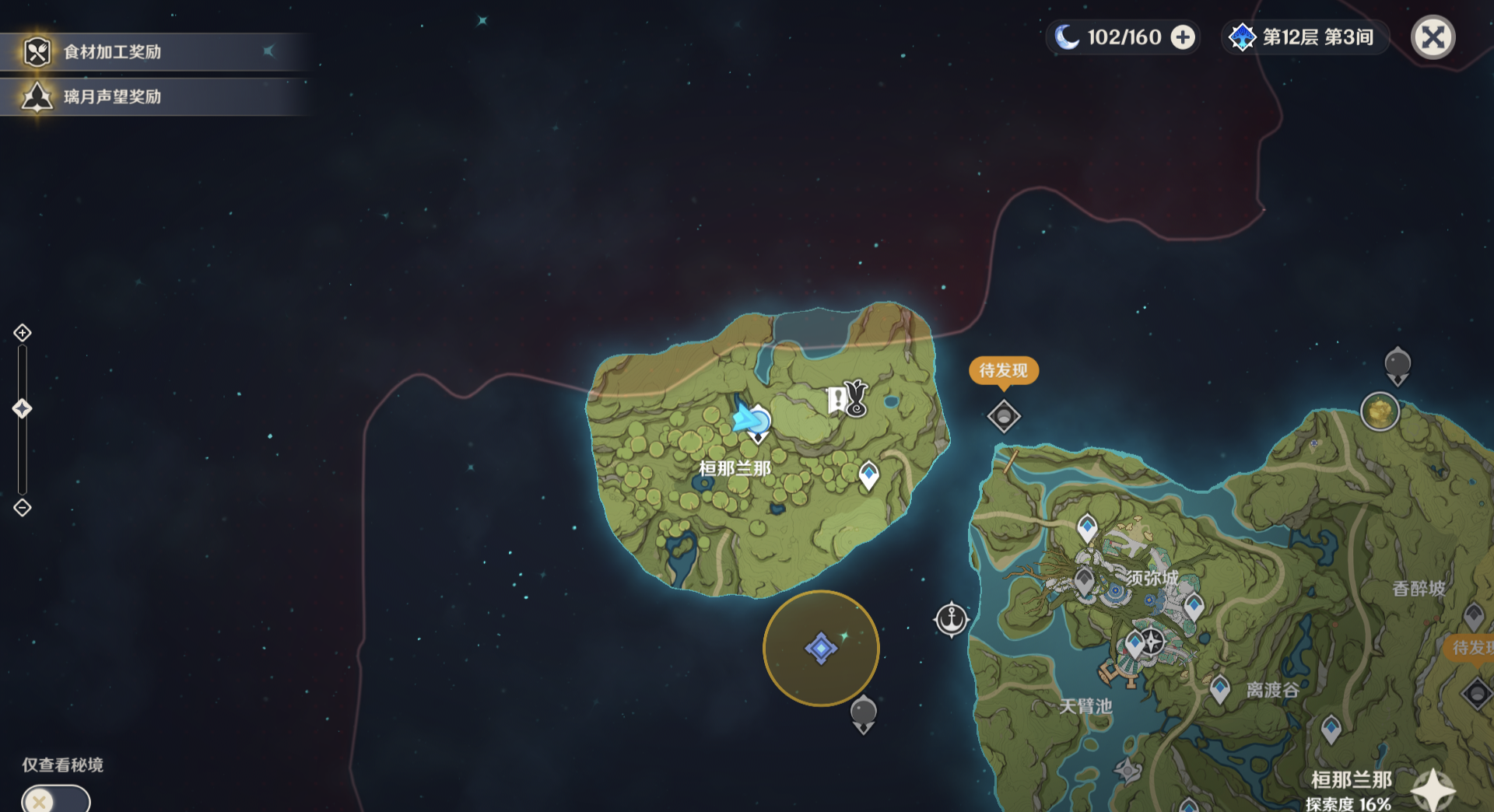Image resolution: width=1494 pixels, height=812 pixels.
Task: Toggle the 仅查看秘境 domain-only filter
Action: [55, 800]
